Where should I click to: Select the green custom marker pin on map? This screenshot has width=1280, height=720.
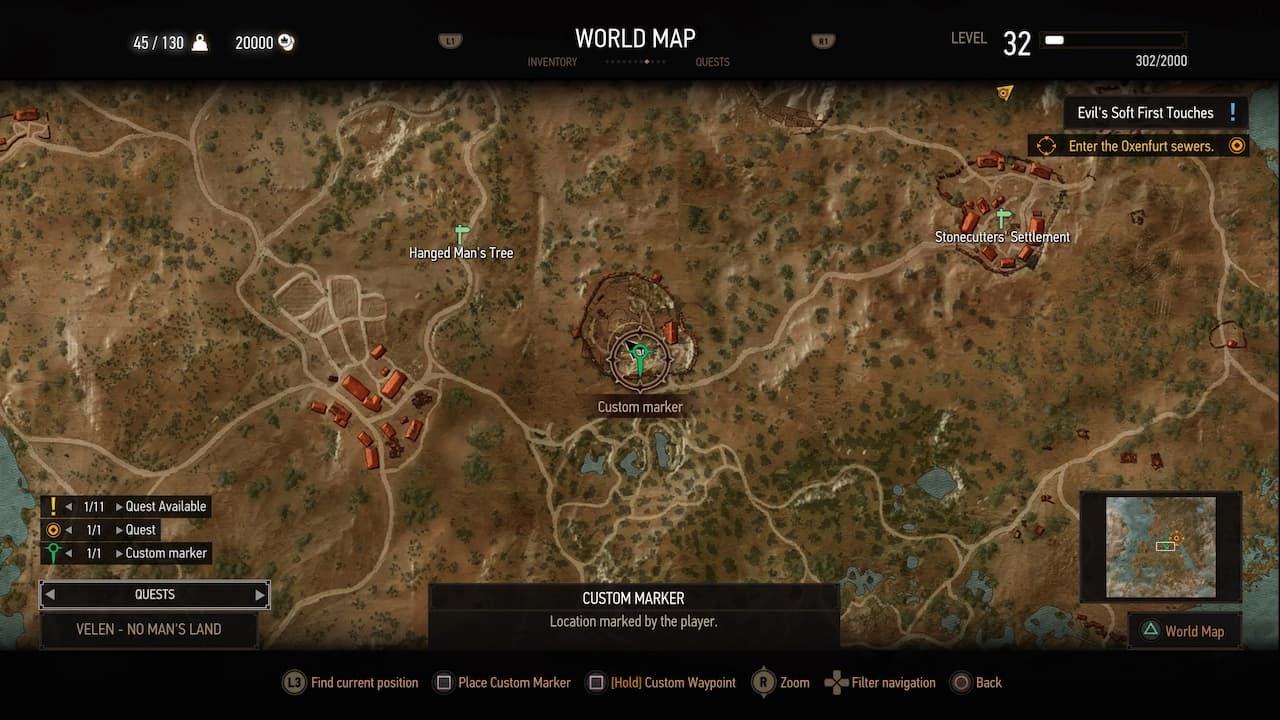click(638, 352)
